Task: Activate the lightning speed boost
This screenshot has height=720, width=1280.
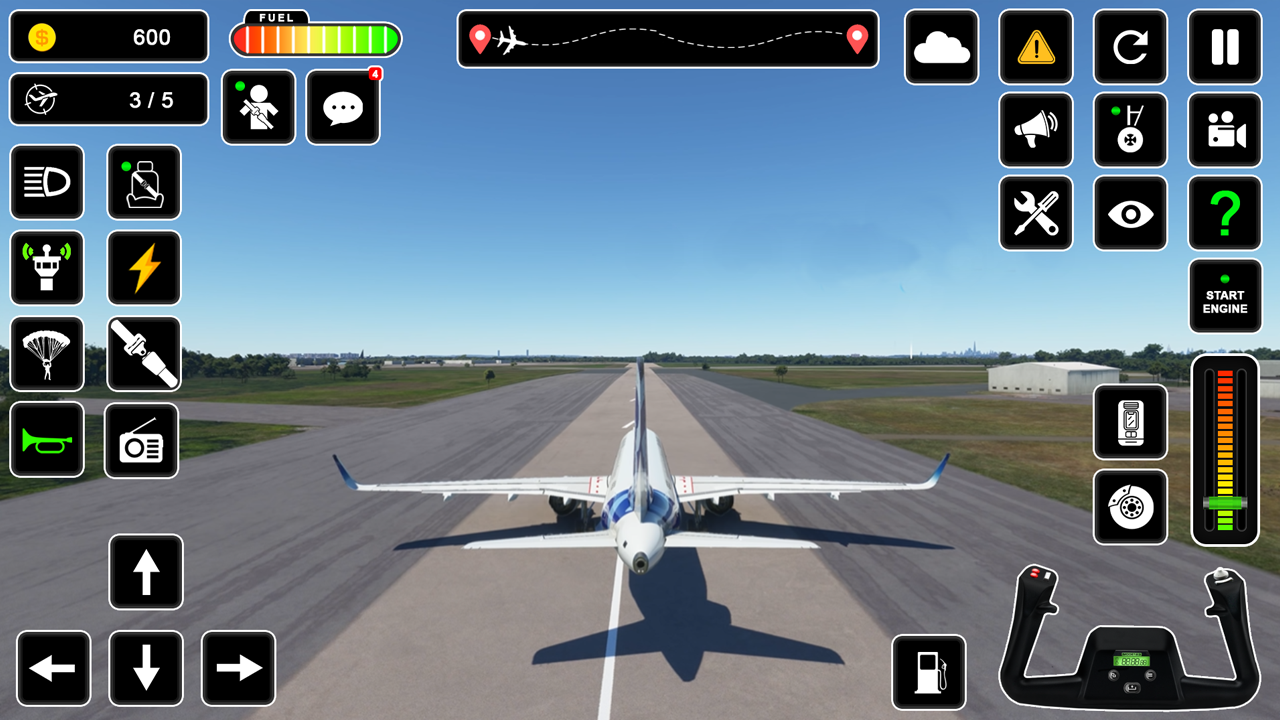Action: [x=143, y=268]
